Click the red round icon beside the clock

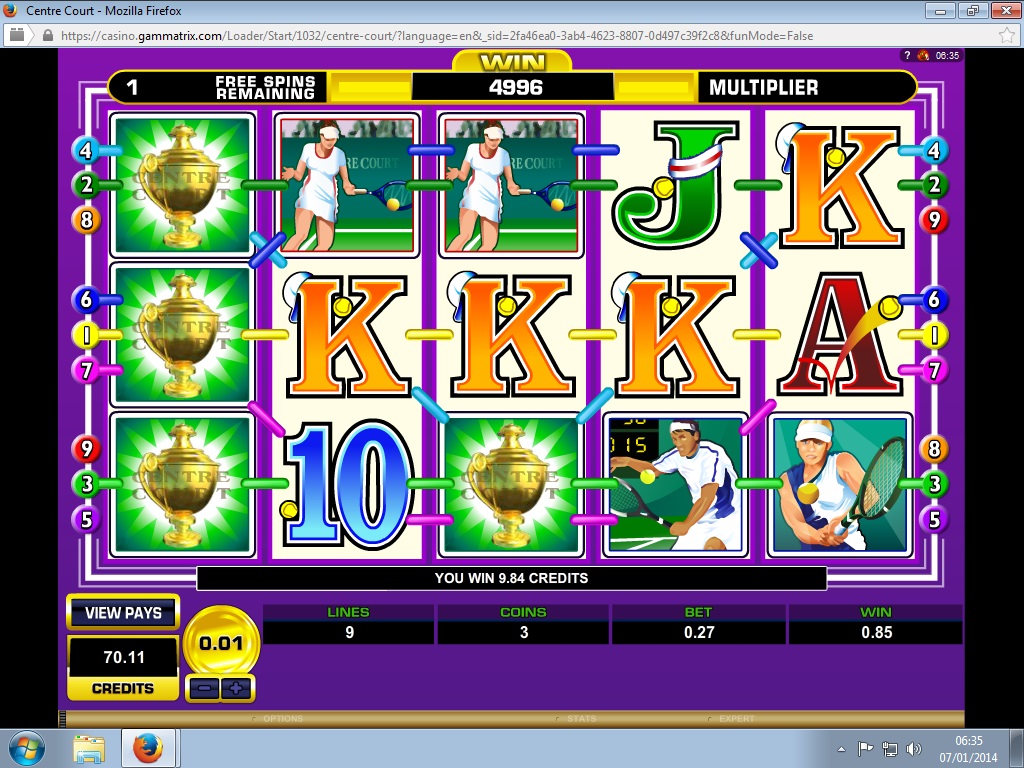922,56
